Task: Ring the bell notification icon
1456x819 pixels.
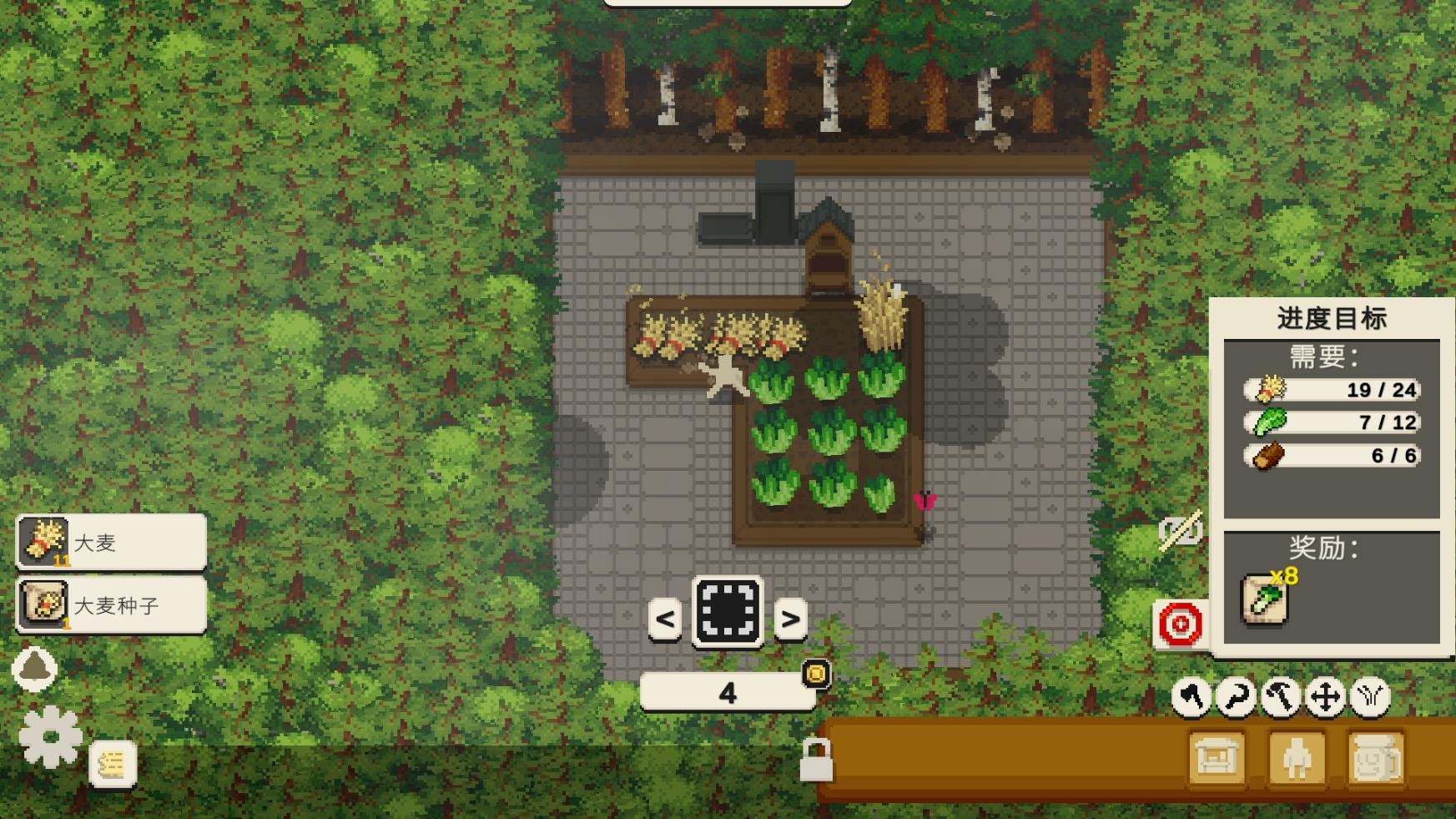Action: point(35,668)
